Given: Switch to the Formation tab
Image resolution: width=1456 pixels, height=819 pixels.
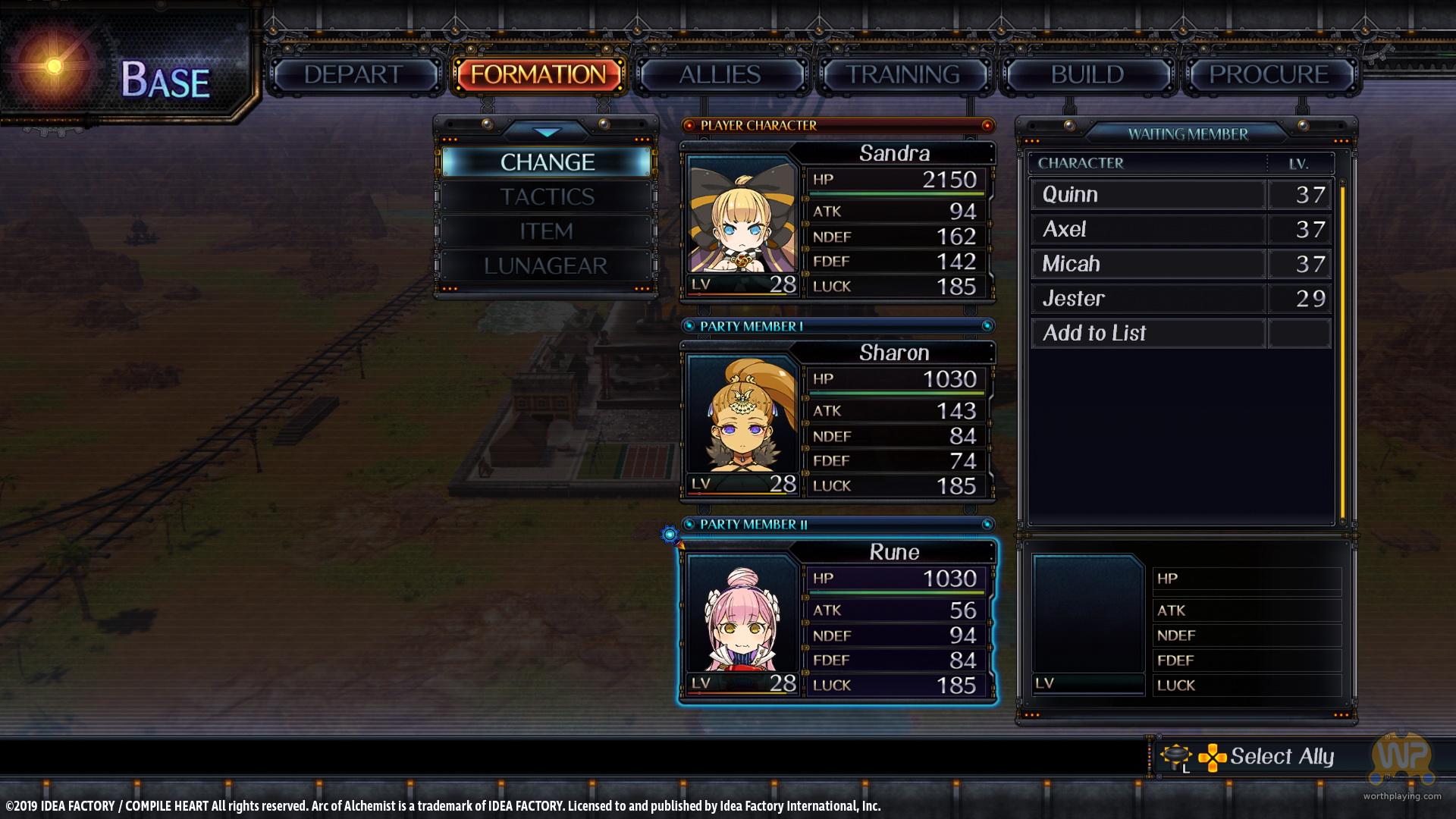Looking at the screenshot, I should (x=538, y=74).
